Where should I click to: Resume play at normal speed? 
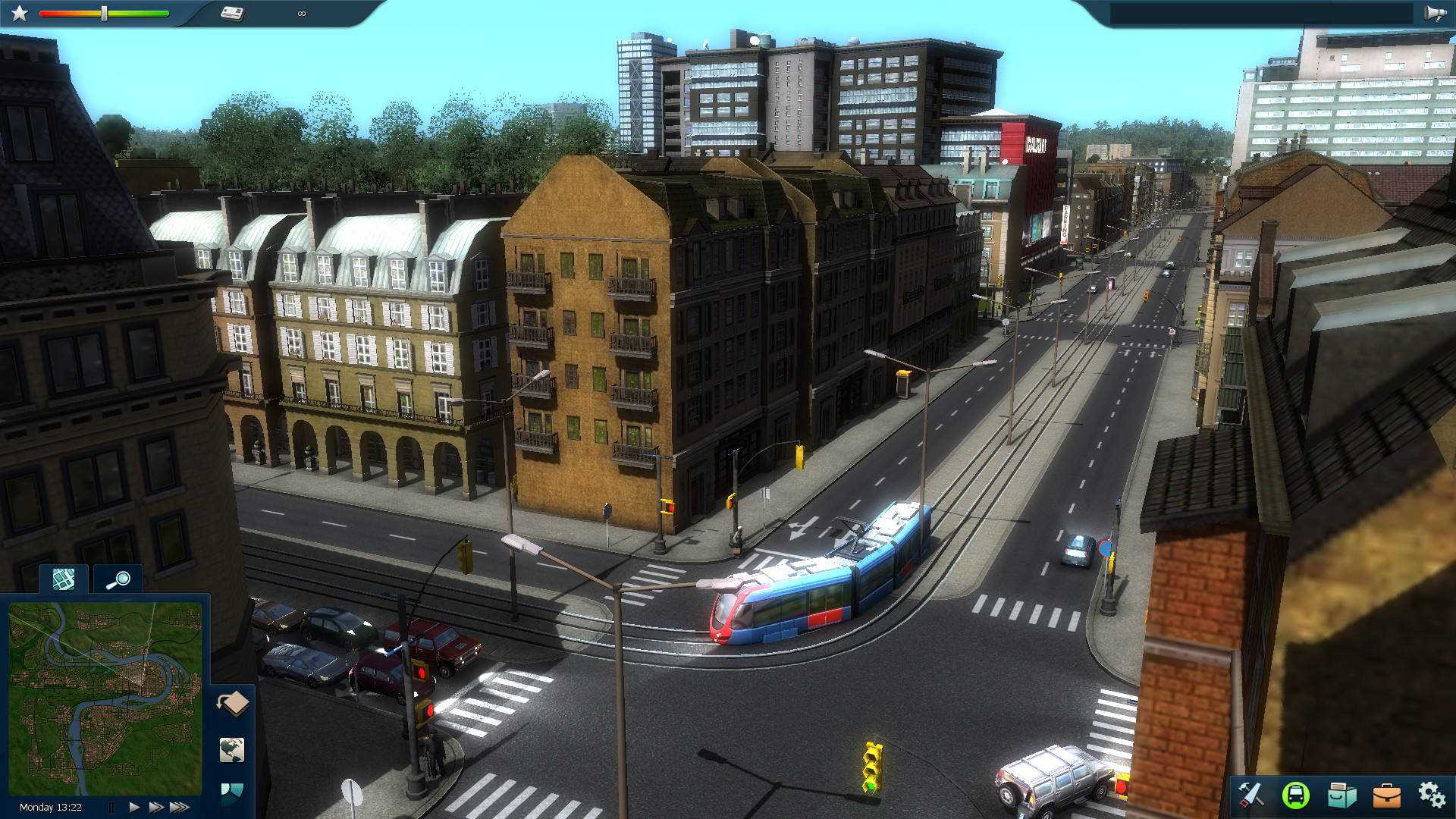(133, 807)
